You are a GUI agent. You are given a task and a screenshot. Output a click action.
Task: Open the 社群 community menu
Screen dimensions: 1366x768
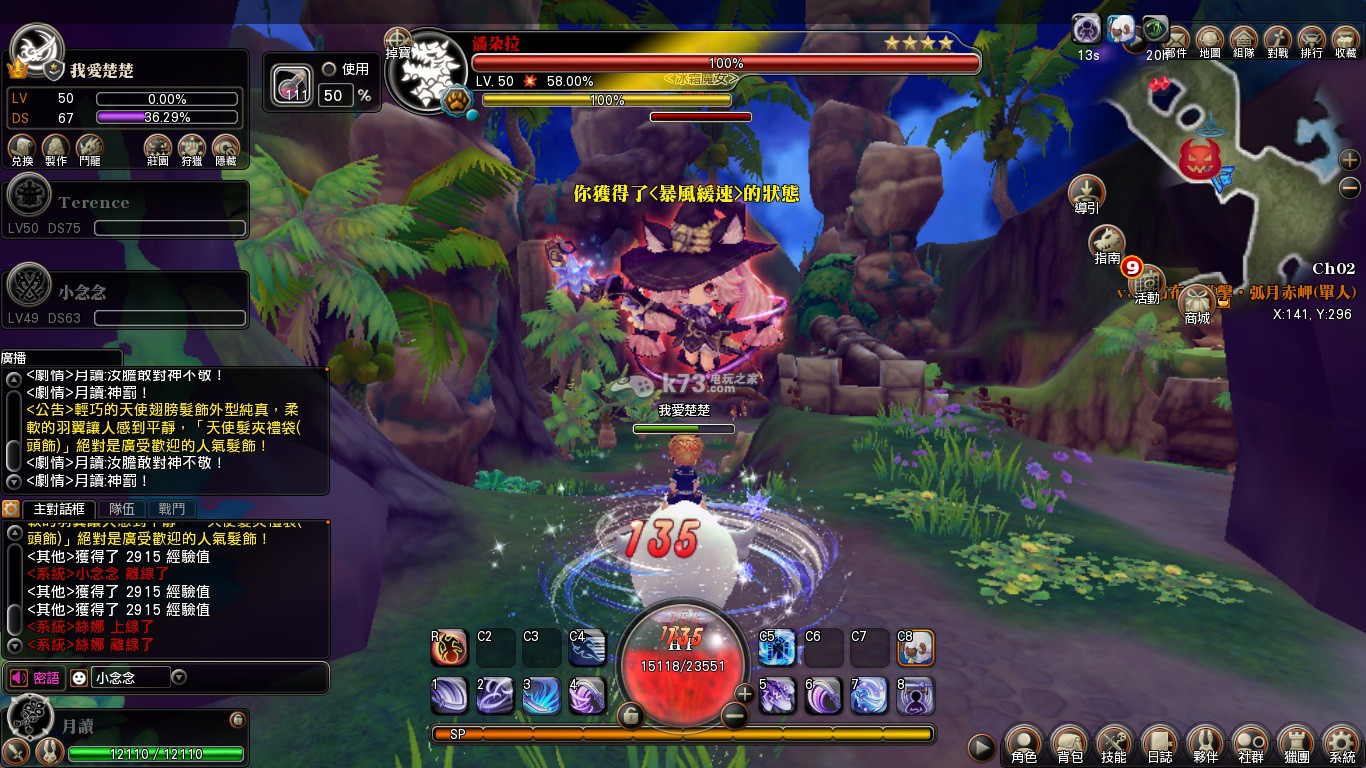(x=1251, y=742)
